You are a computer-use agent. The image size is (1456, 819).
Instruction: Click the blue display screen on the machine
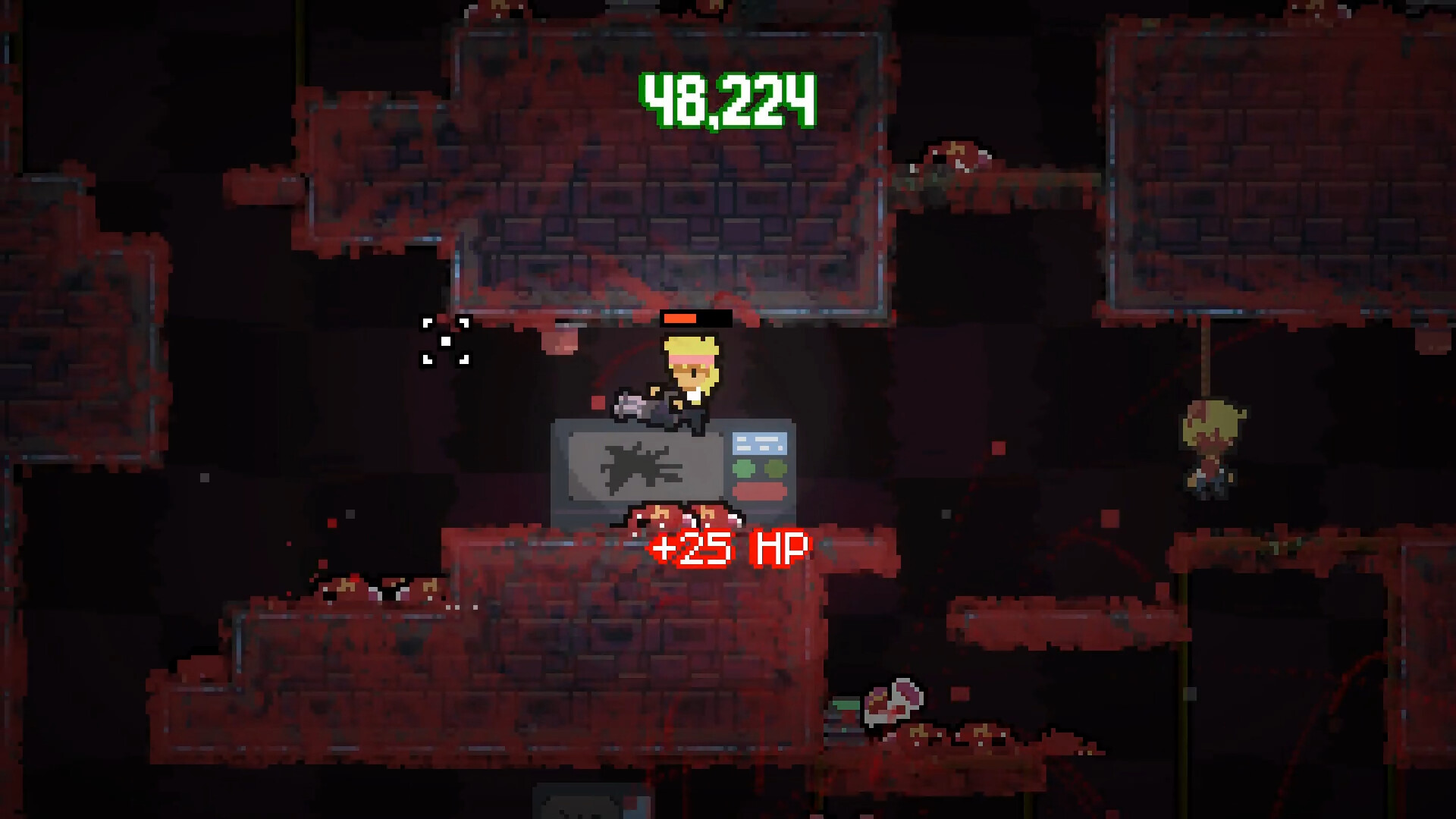(759, 443)
